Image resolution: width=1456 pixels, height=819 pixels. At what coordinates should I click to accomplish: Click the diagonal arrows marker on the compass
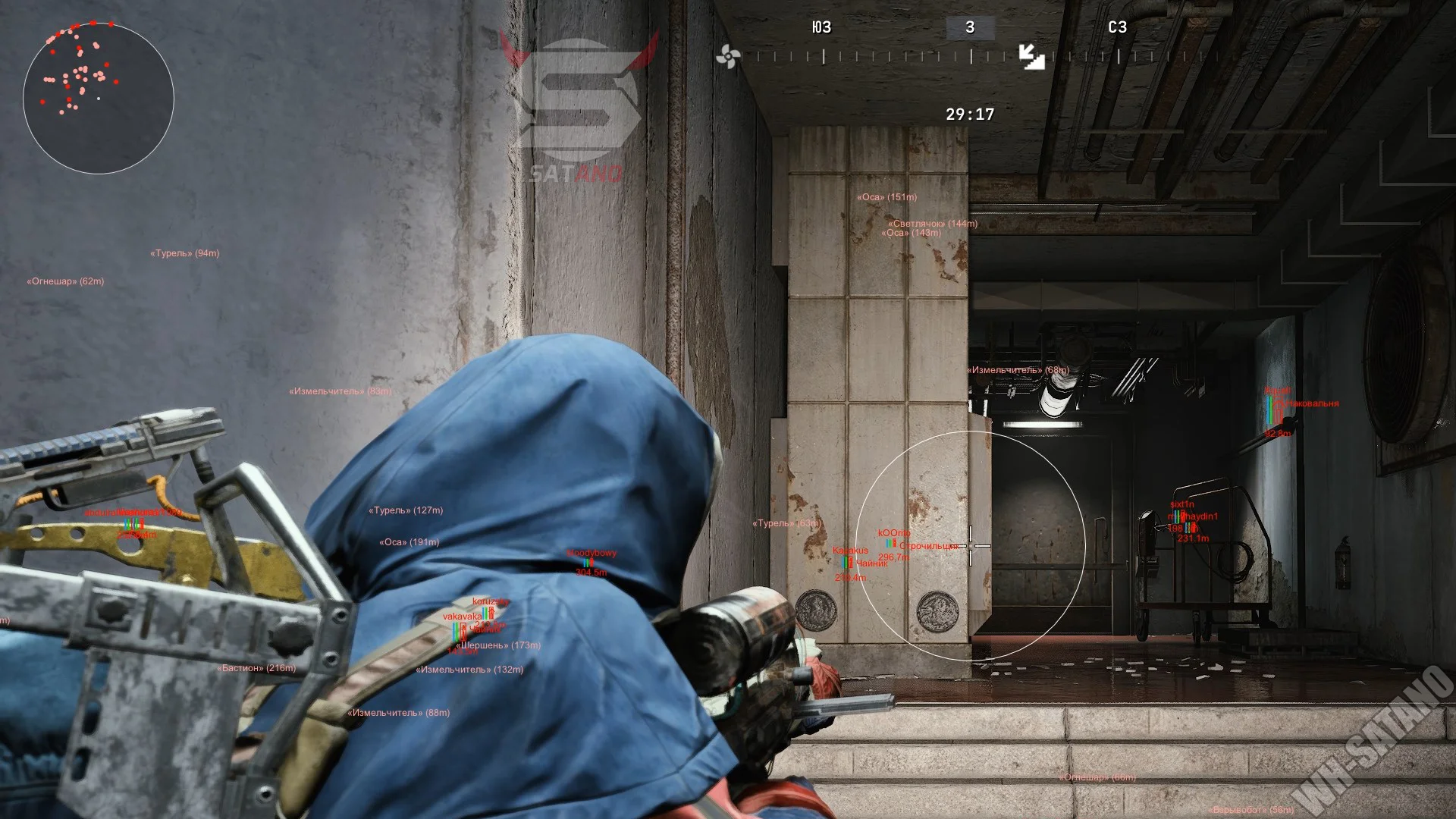[x=1031, y=56]
